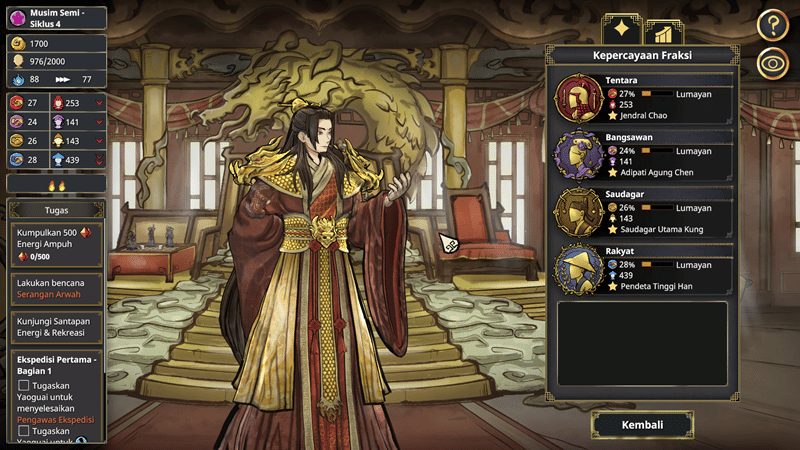Image resolution: width=800 pixels, height=450 pixels.
Task: Open the question mark help button
Action: point(773,24)
